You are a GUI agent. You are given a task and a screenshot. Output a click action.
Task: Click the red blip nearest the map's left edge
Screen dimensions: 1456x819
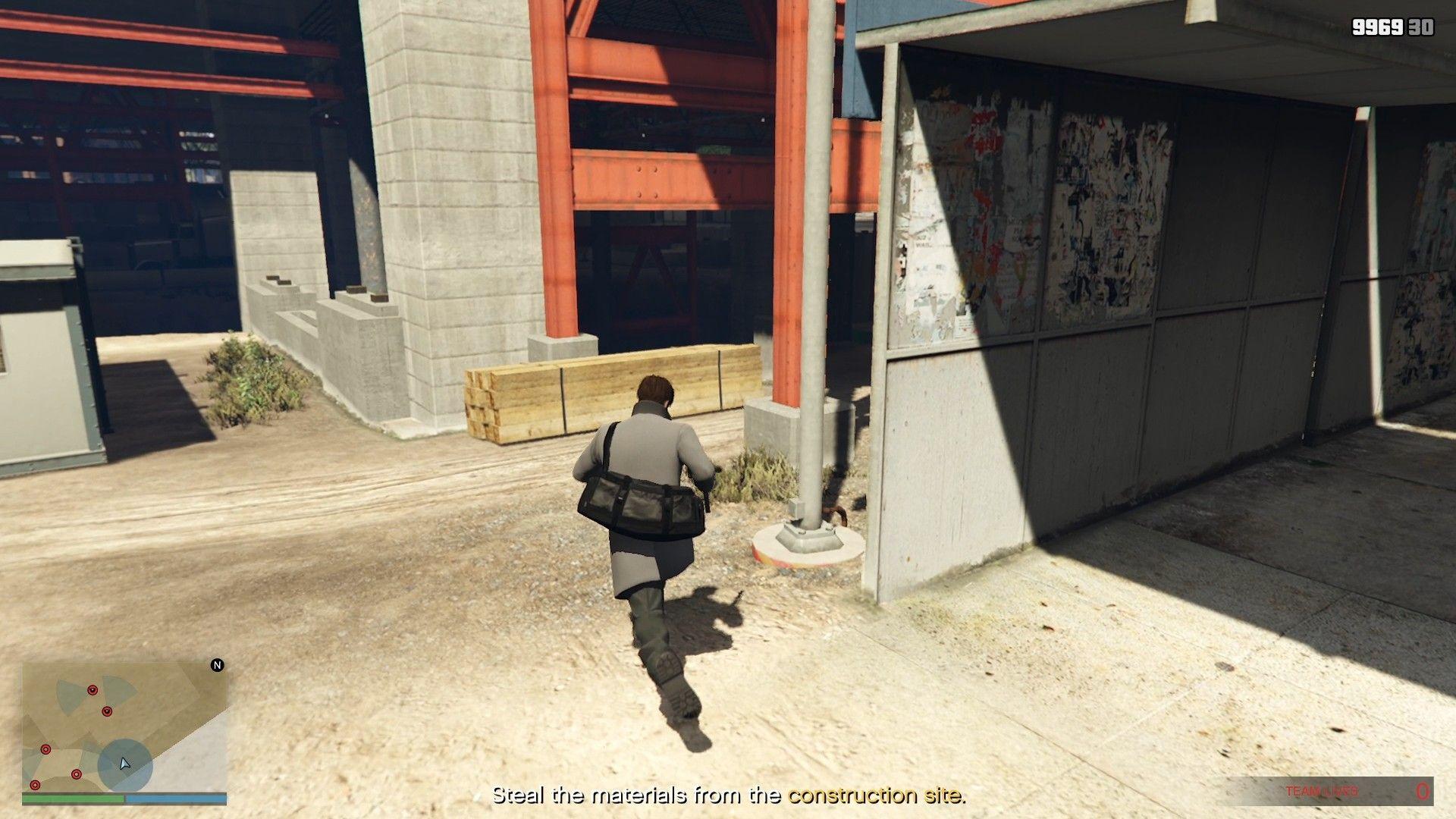tap(45, 749)
